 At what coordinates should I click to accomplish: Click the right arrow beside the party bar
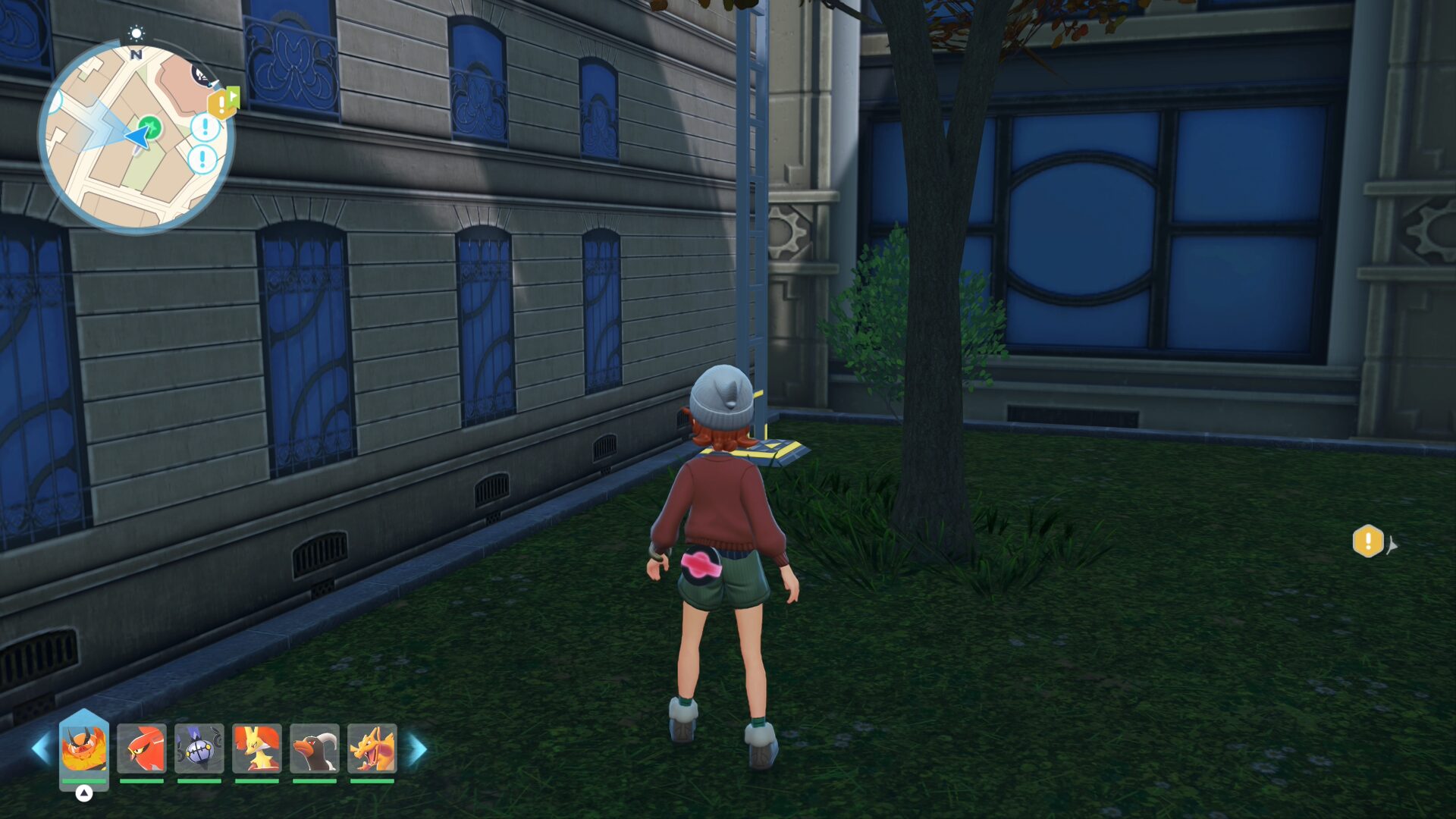coord(418,748)
